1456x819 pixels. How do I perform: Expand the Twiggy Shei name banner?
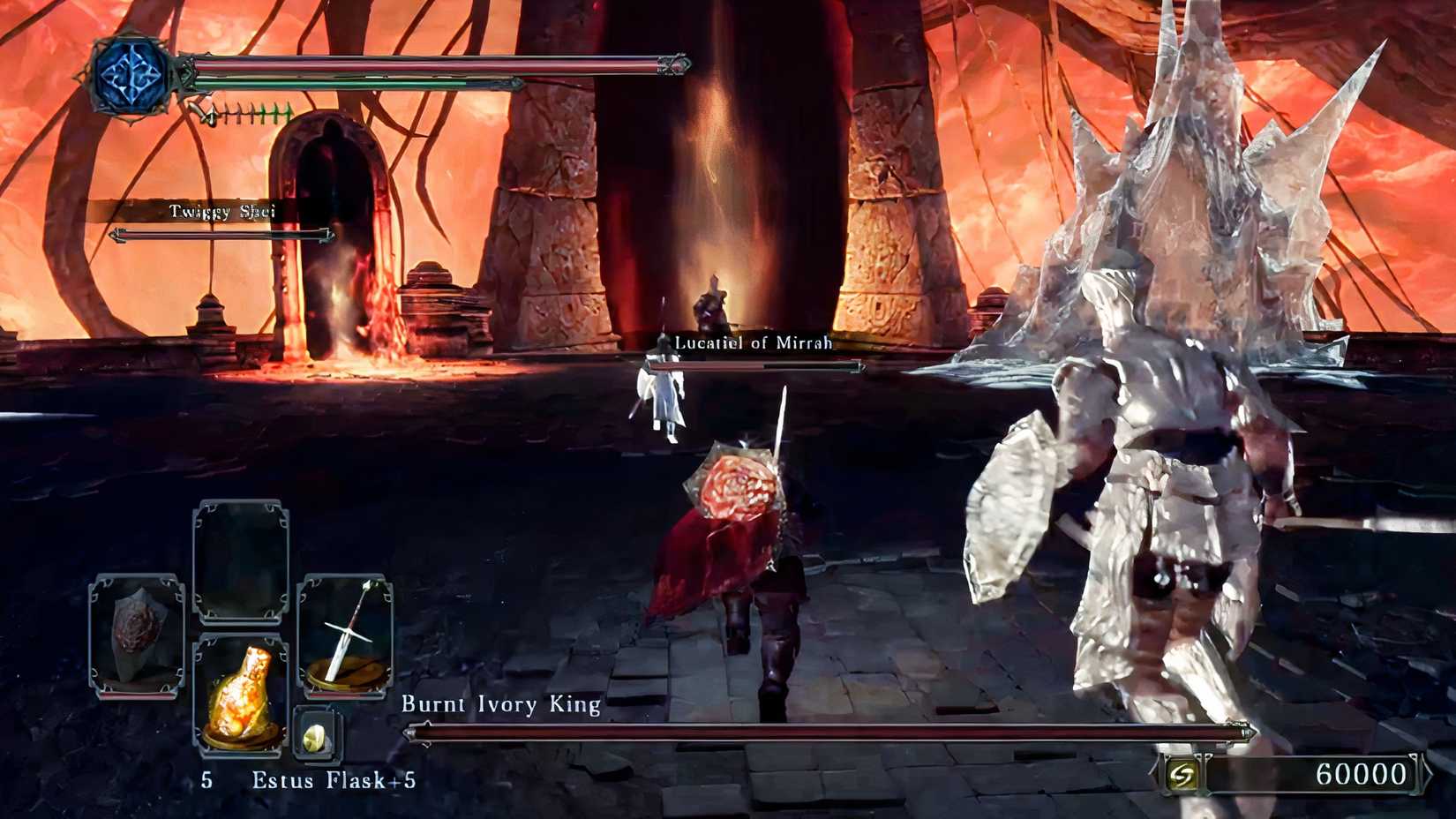point(221,212)
